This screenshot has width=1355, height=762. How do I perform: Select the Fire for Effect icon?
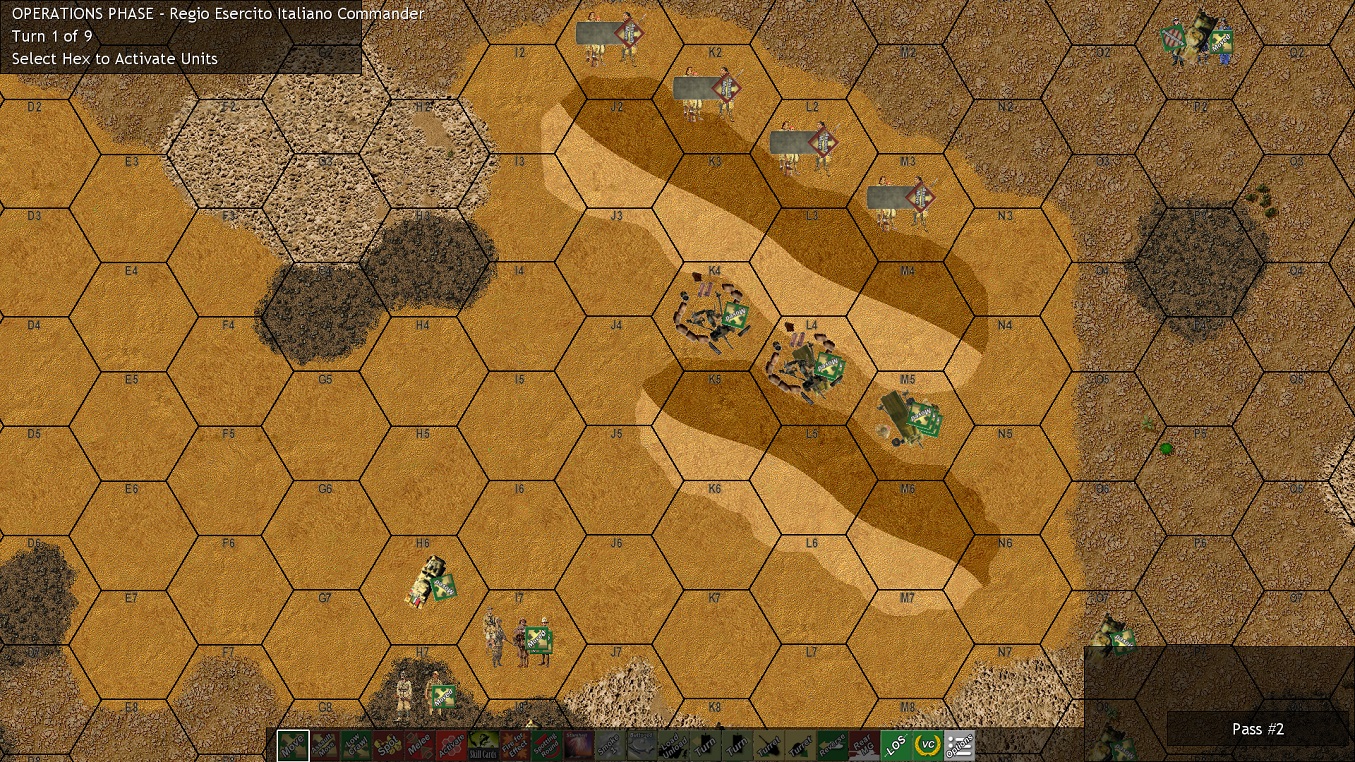coord(513,745)
